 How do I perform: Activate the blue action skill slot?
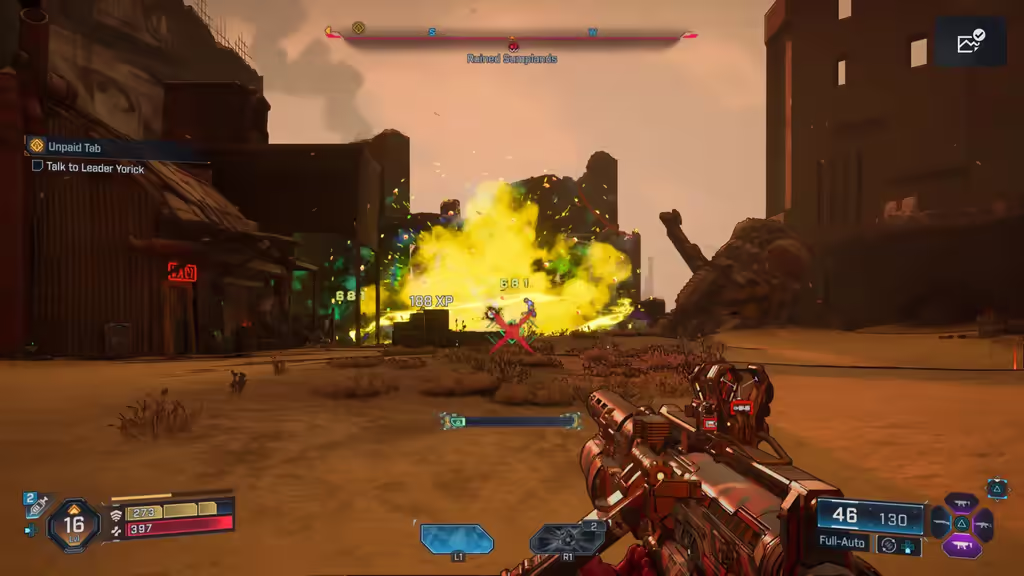click(x=457, y=539)
